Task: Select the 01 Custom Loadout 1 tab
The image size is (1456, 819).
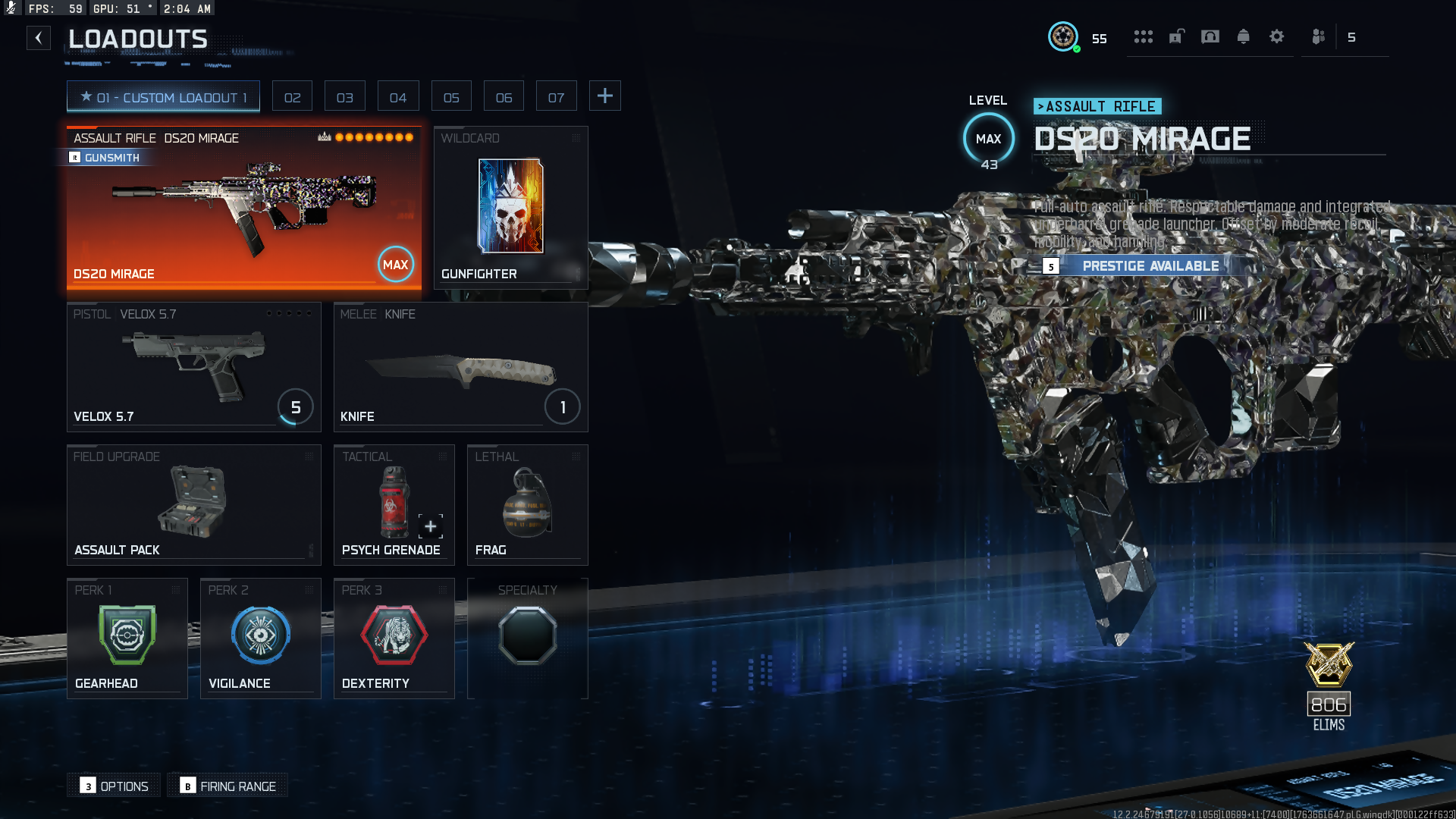Action: [x=163, y=97]
